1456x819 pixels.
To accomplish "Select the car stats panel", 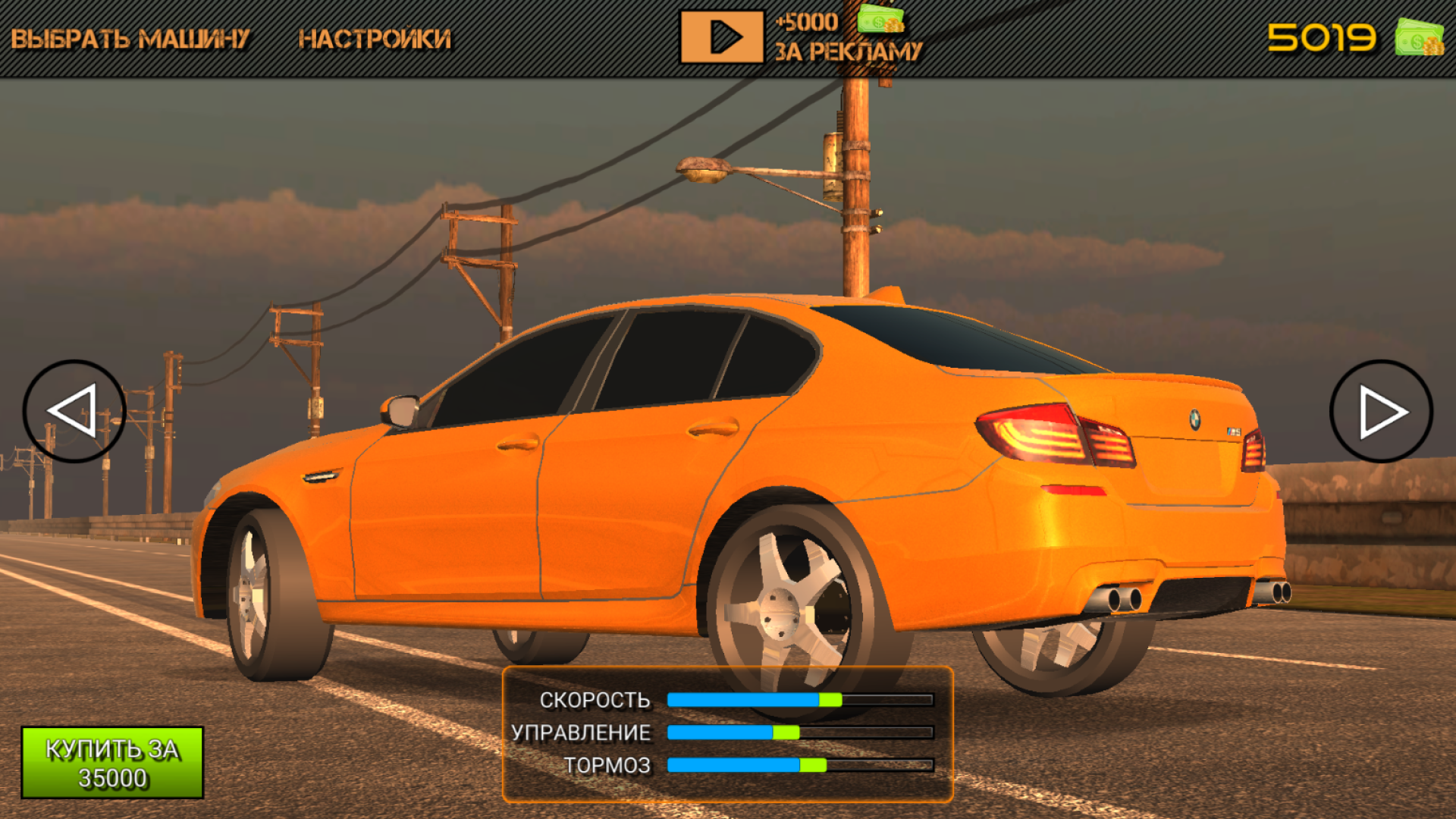I will coord(728,733).
